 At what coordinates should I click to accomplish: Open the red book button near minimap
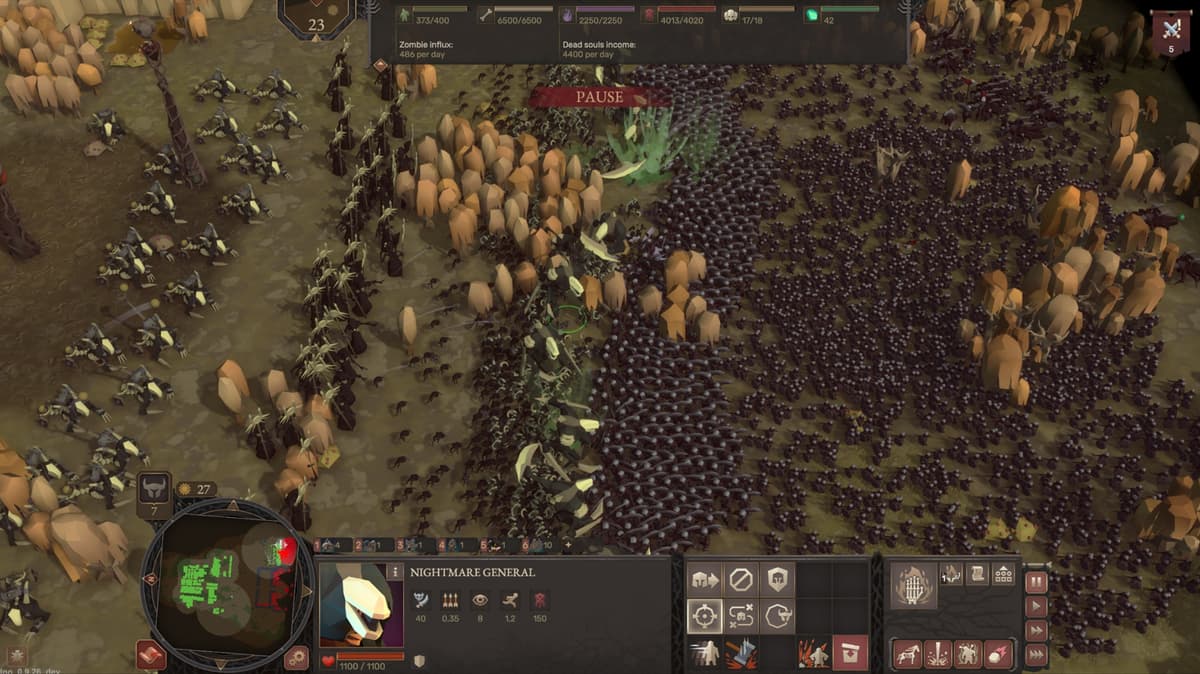tap(152, 655)
